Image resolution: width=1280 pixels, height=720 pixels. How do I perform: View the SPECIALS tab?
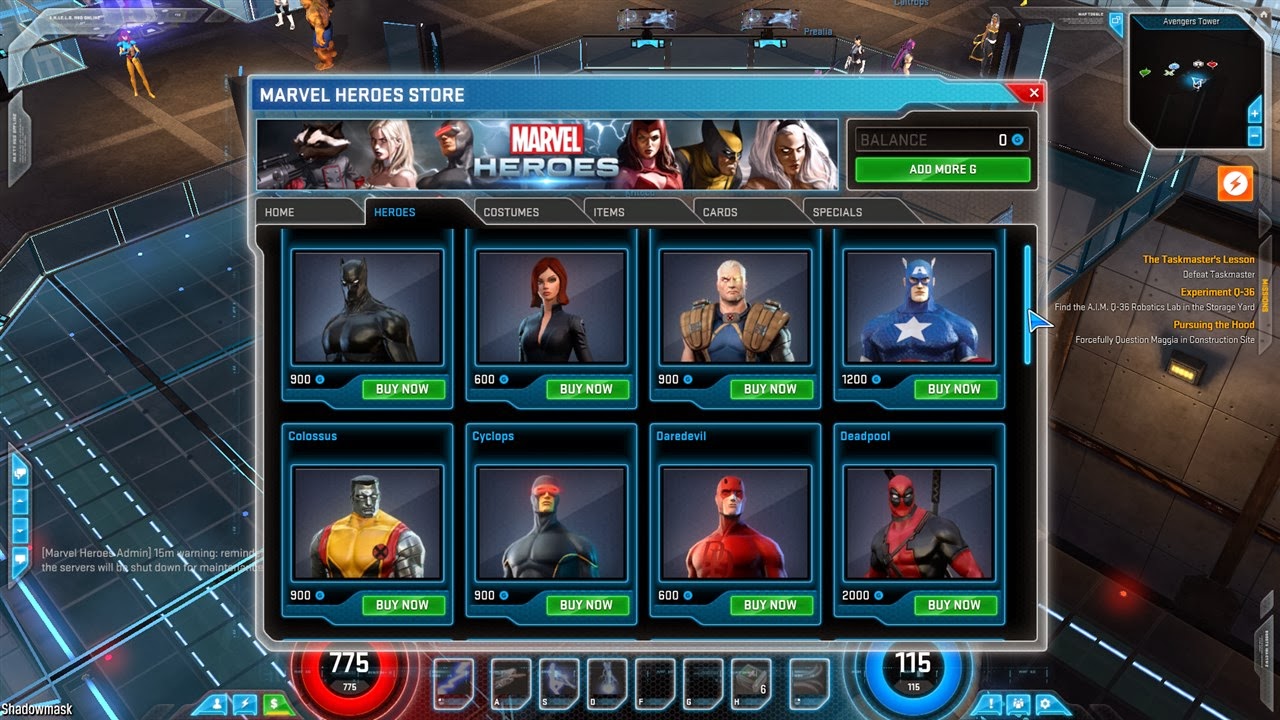[x=835, y=211]
